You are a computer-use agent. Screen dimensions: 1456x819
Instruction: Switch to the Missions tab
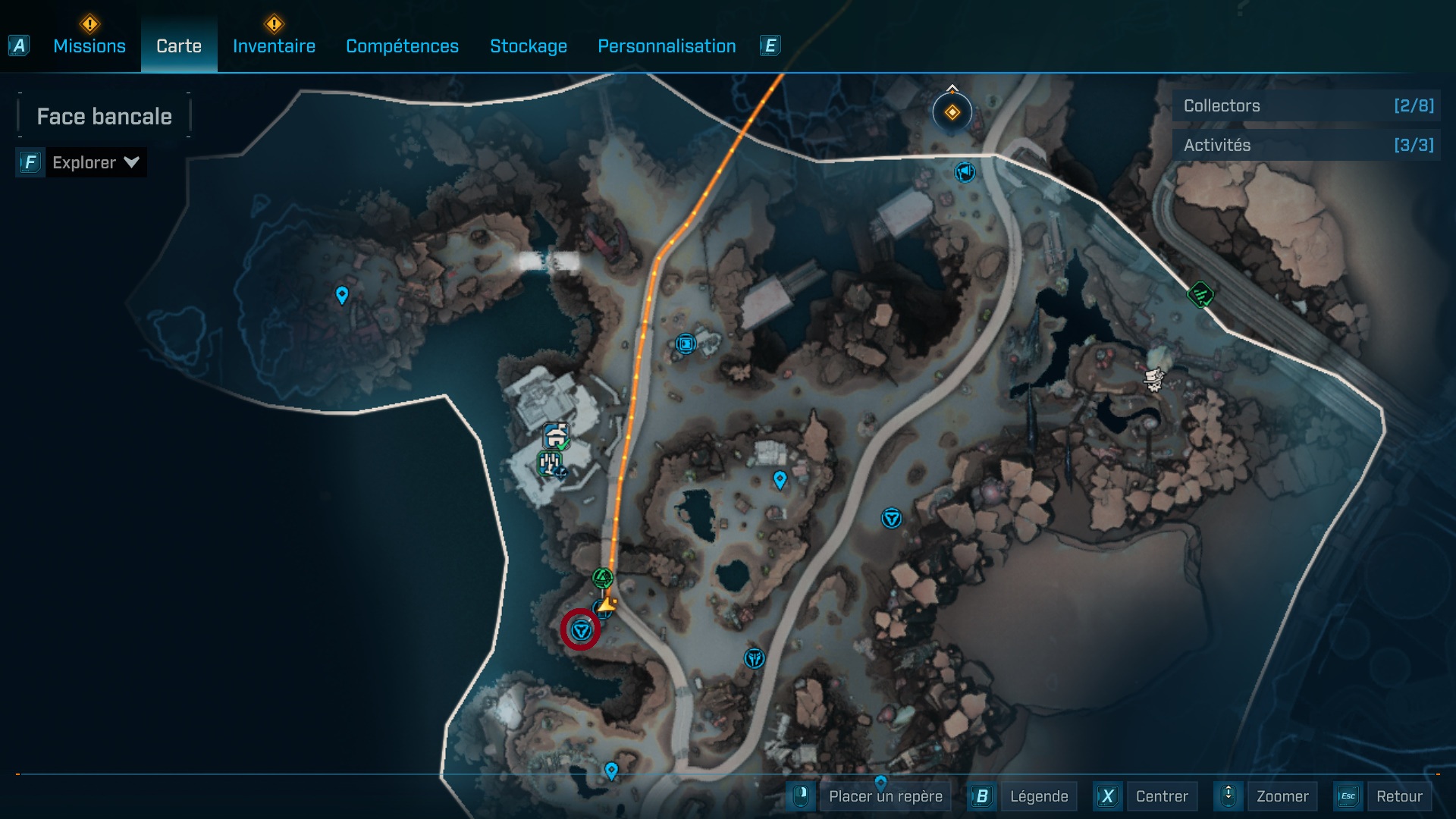coord(89,46)
